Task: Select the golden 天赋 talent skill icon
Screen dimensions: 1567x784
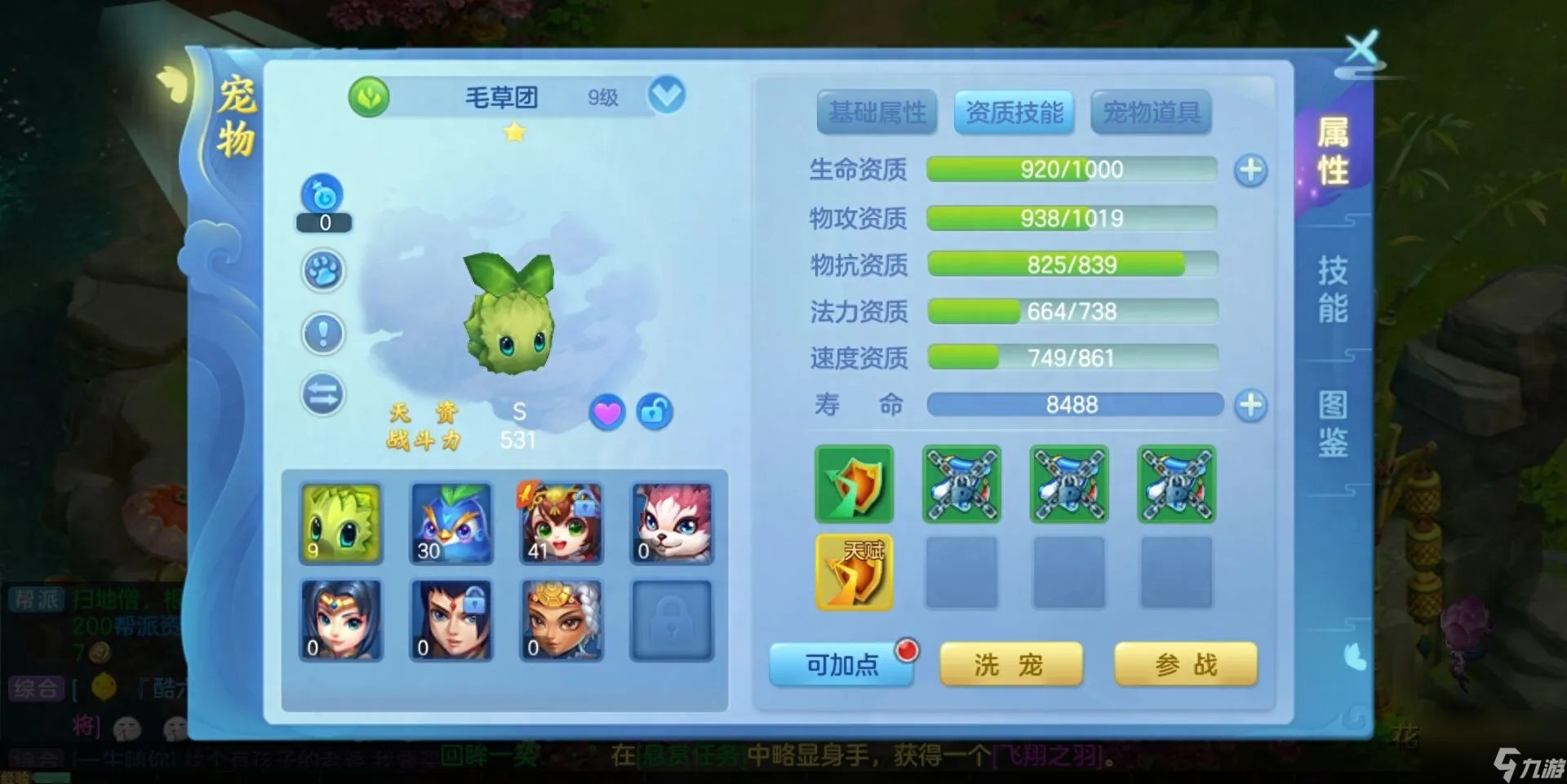Action: [x=854, y=571]
